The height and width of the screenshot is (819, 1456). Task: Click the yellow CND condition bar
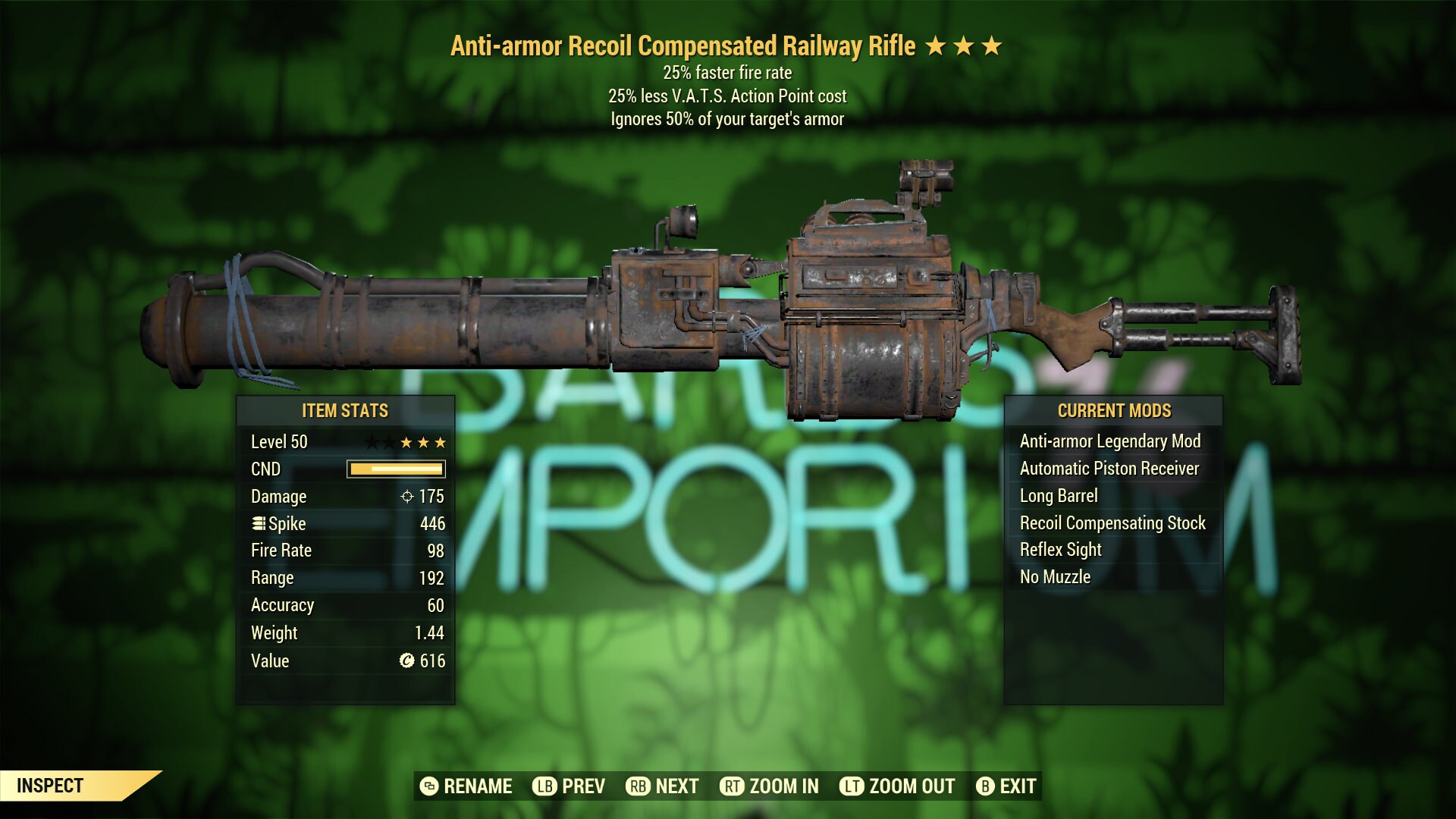tap(394, 469)
